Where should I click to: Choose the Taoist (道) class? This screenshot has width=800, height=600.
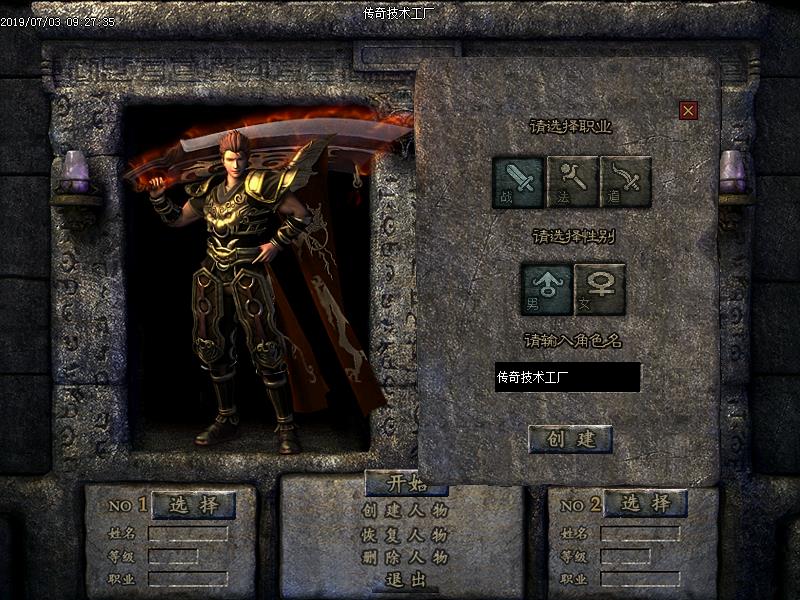[625, 181]
